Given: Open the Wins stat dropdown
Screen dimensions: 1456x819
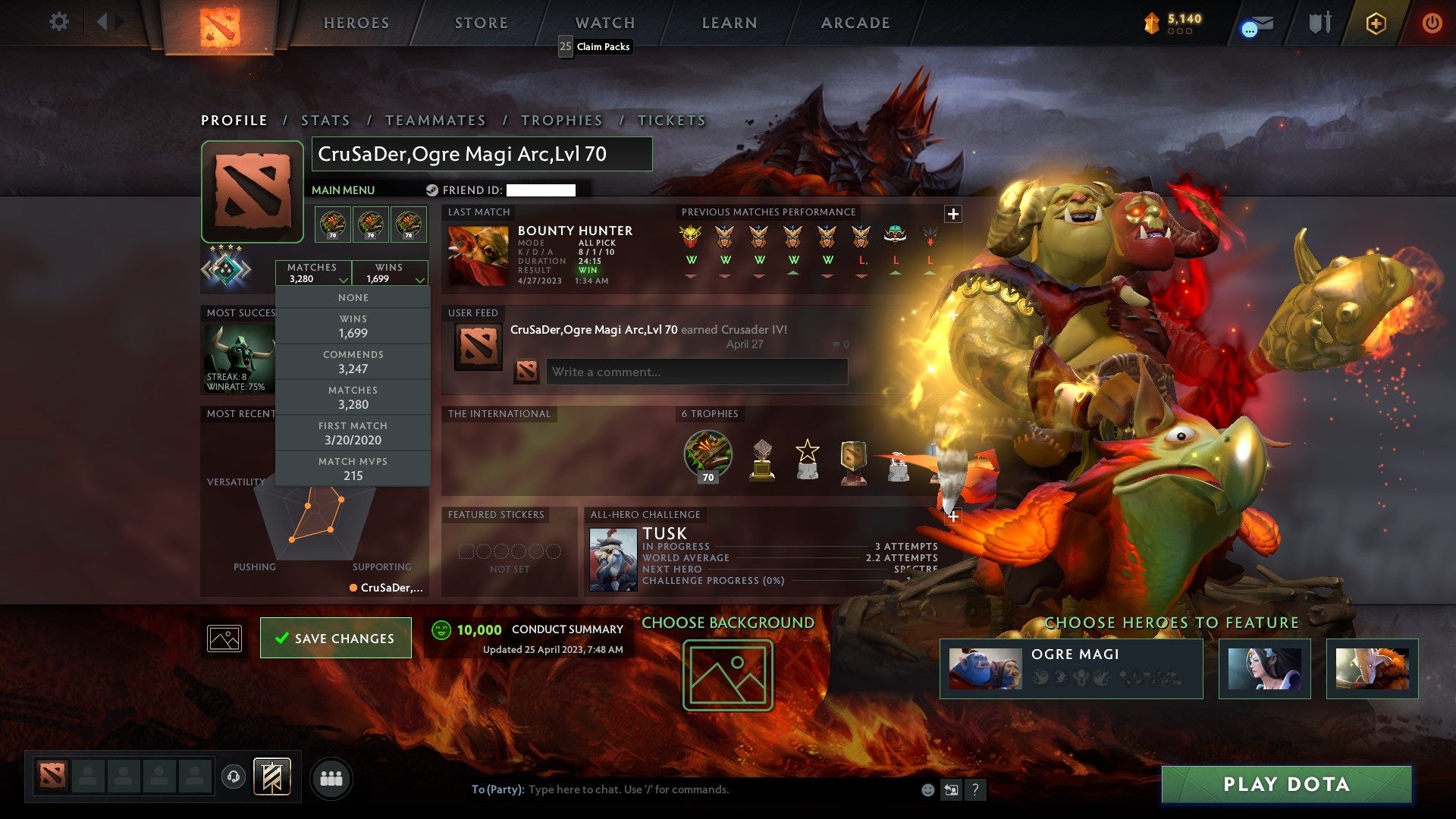Looking at the screenshot, I should point(390,273).
